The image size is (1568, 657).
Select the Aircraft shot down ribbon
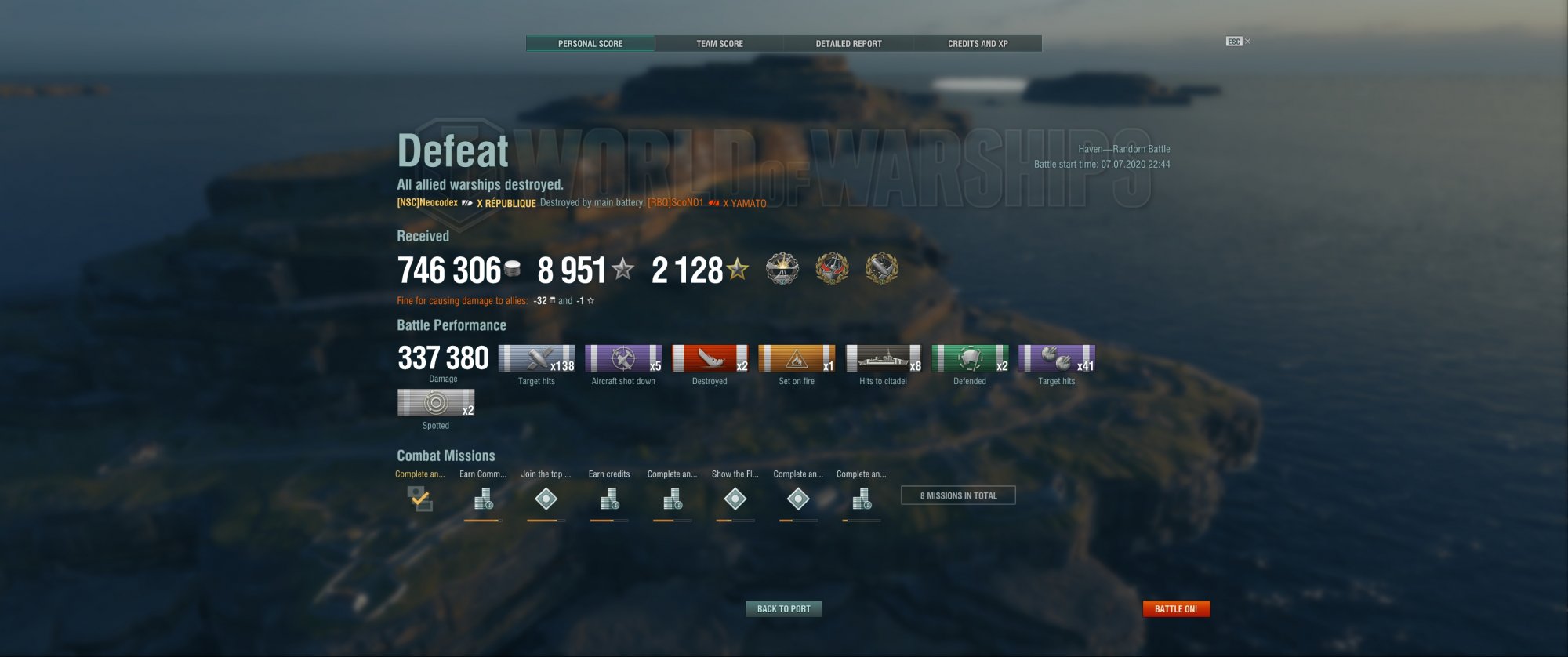[623, 359]
